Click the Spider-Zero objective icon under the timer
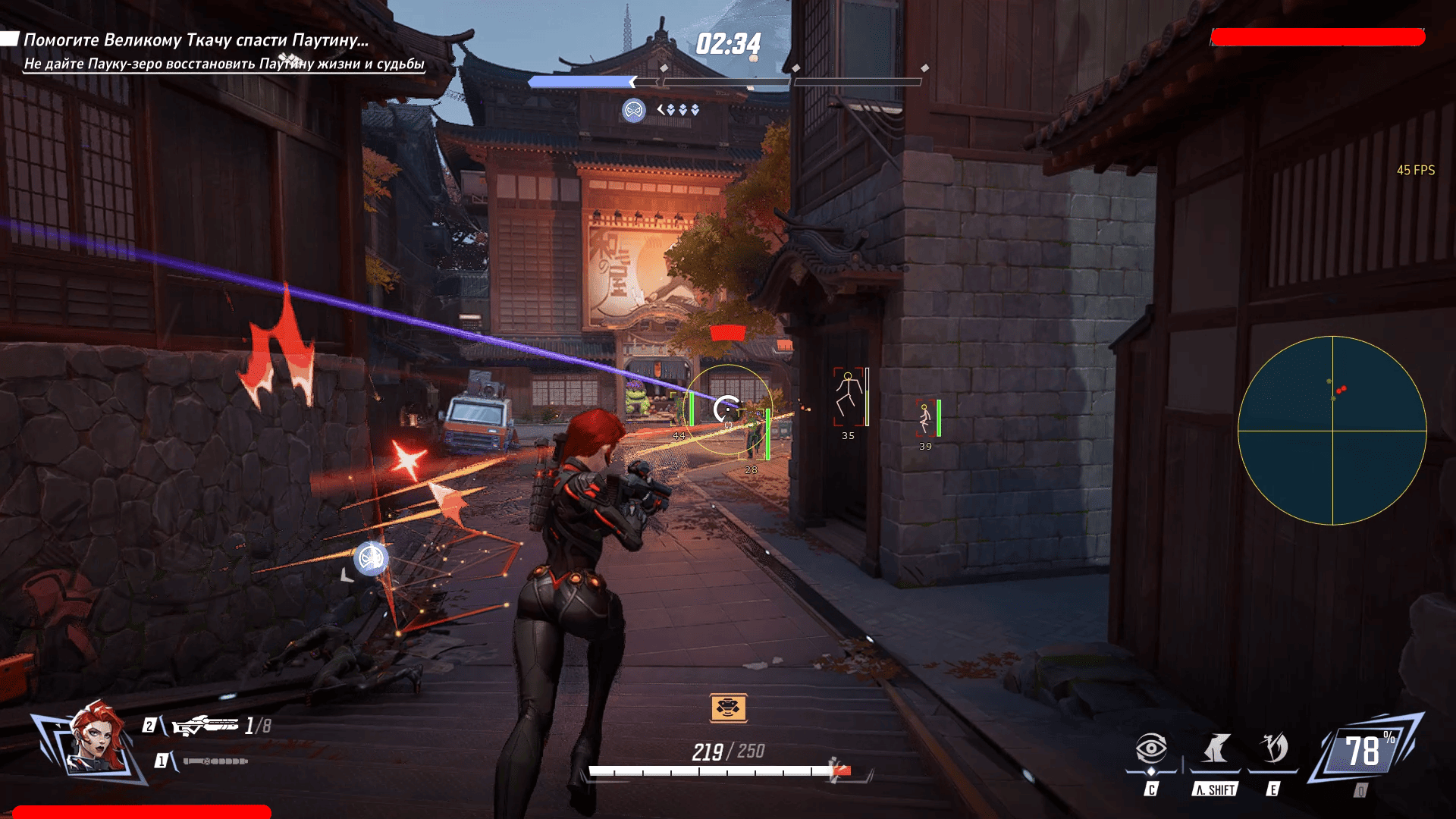This screenshot has width=1456, height=819. pyautogui.click(x=634, y=110)
